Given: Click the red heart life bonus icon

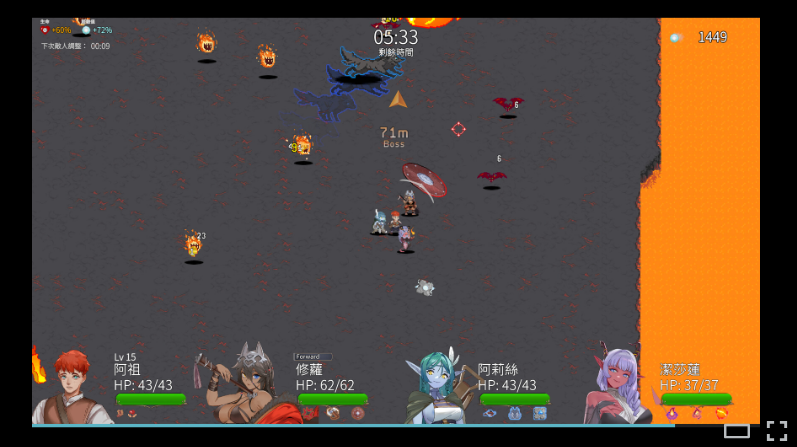Looking at the screenshot, I should [45, 30].
